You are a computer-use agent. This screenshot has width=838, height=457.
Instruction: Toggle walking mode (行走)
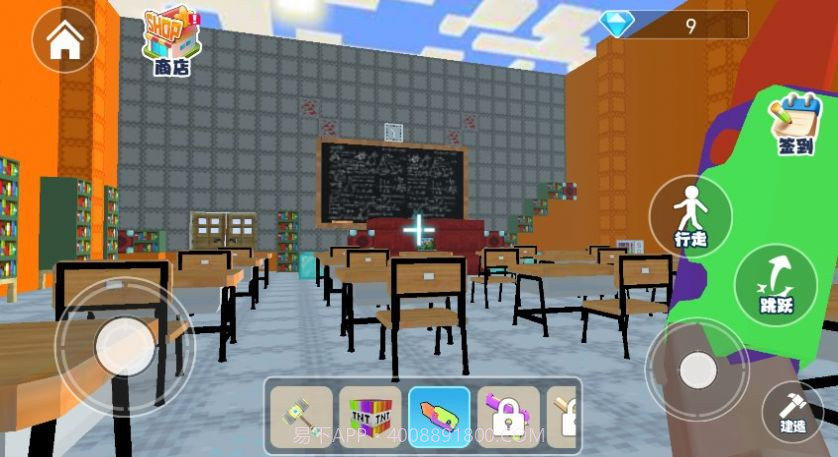point(690,215)
